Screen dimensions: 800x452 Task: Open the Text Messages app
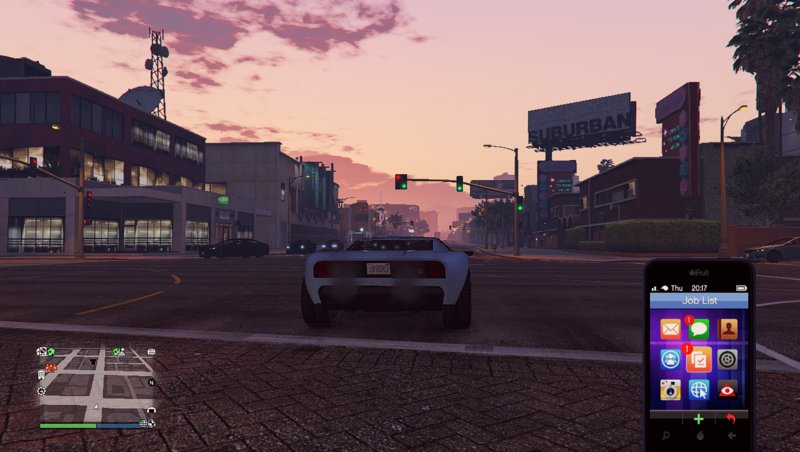(x=699, y=329)
